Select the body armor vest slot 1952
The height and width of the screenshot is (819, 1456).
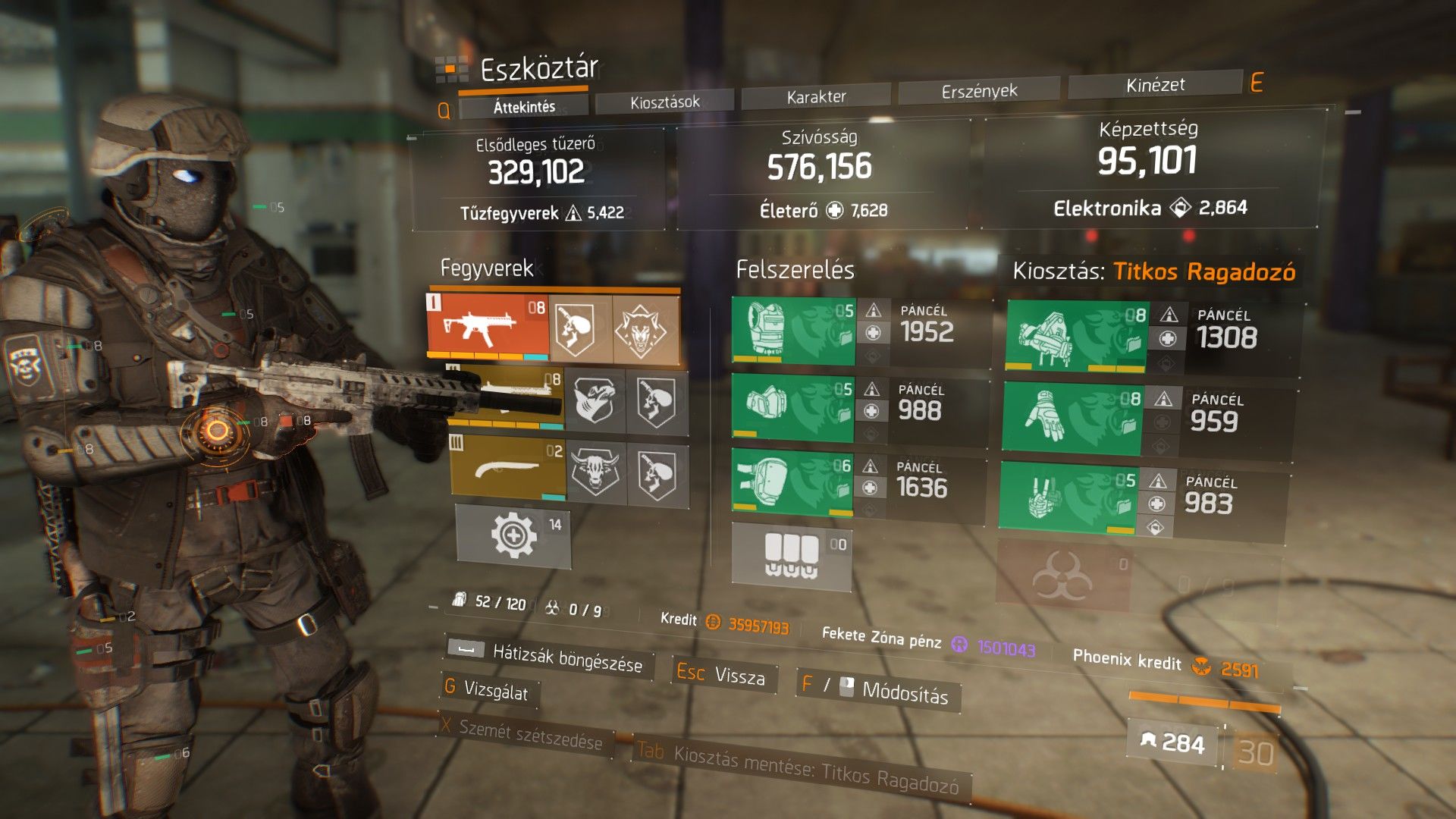[x=793, y=331]
